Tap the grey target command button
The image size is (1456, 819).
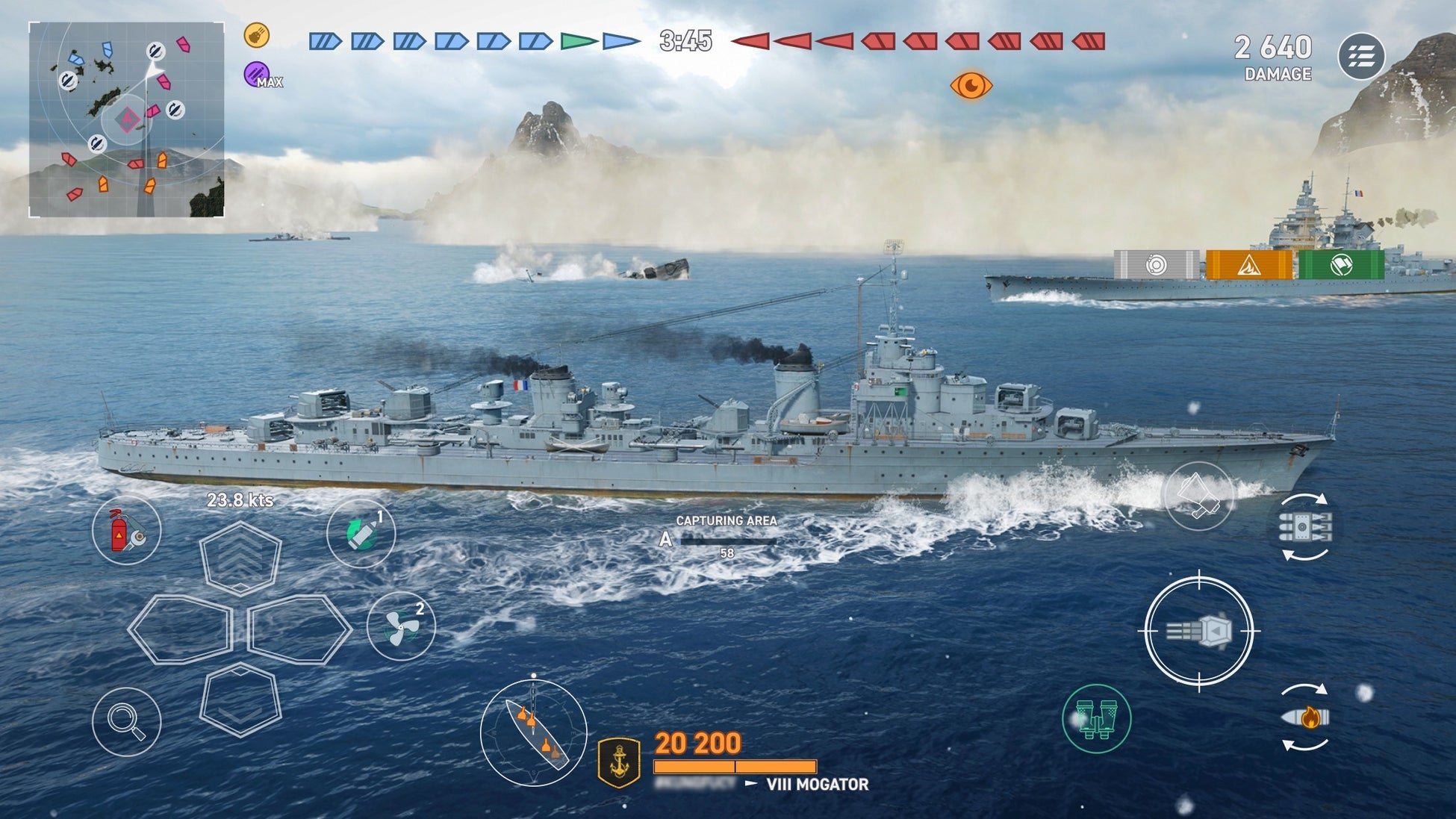point(1156,265)
